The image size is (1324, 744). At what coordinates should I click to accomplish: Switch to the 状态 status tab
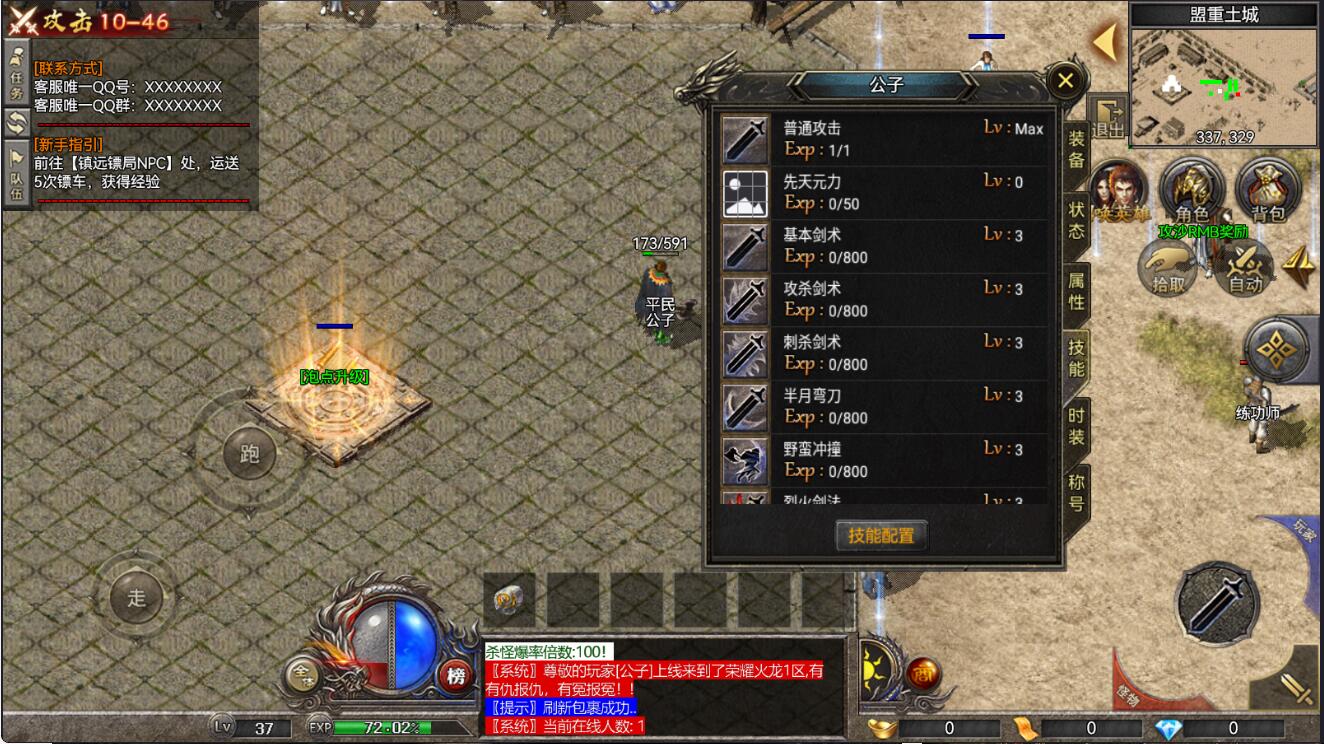click(x=1076, y=220)
